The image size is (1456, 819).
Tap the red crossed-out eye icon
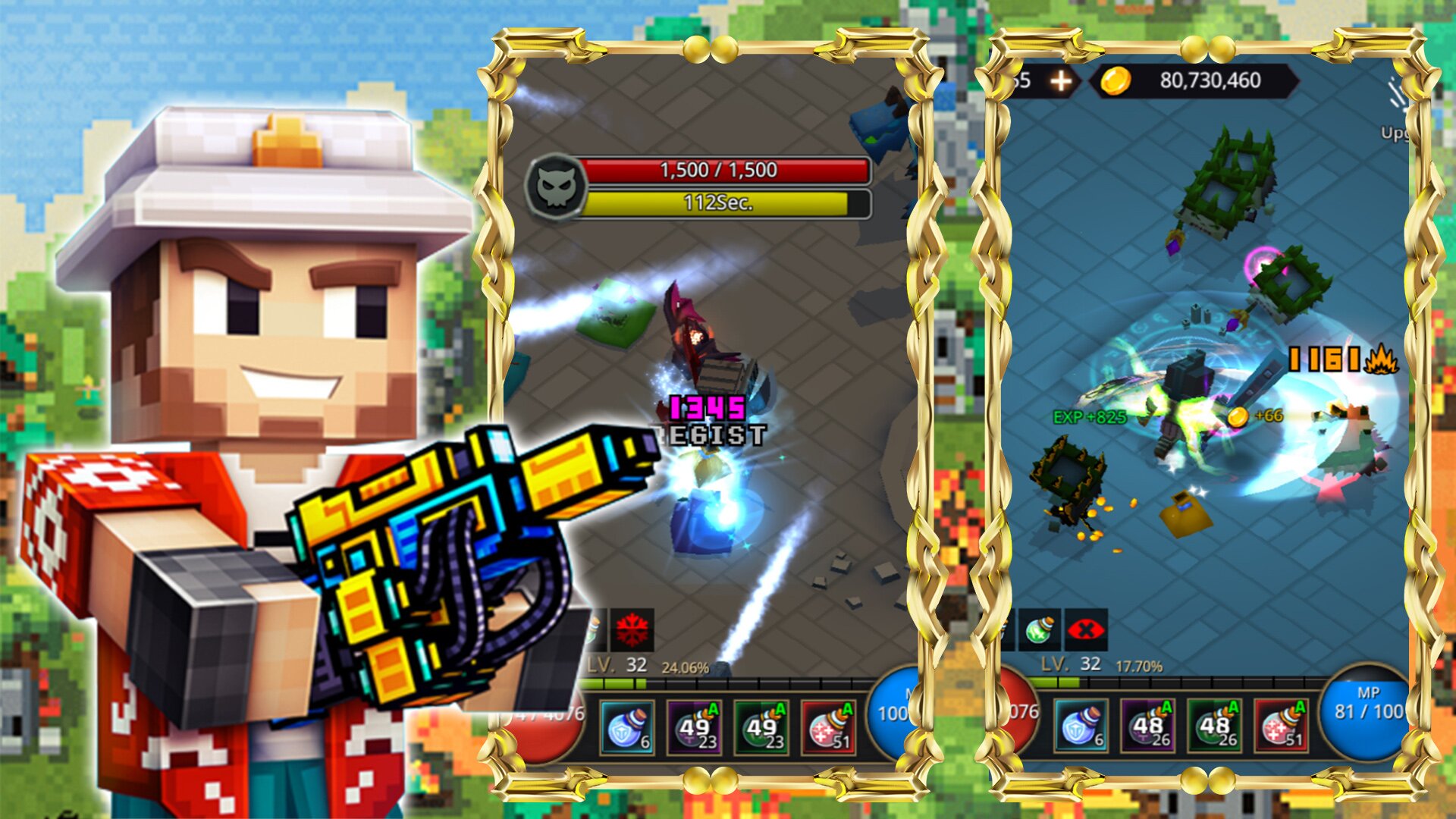1086,629
